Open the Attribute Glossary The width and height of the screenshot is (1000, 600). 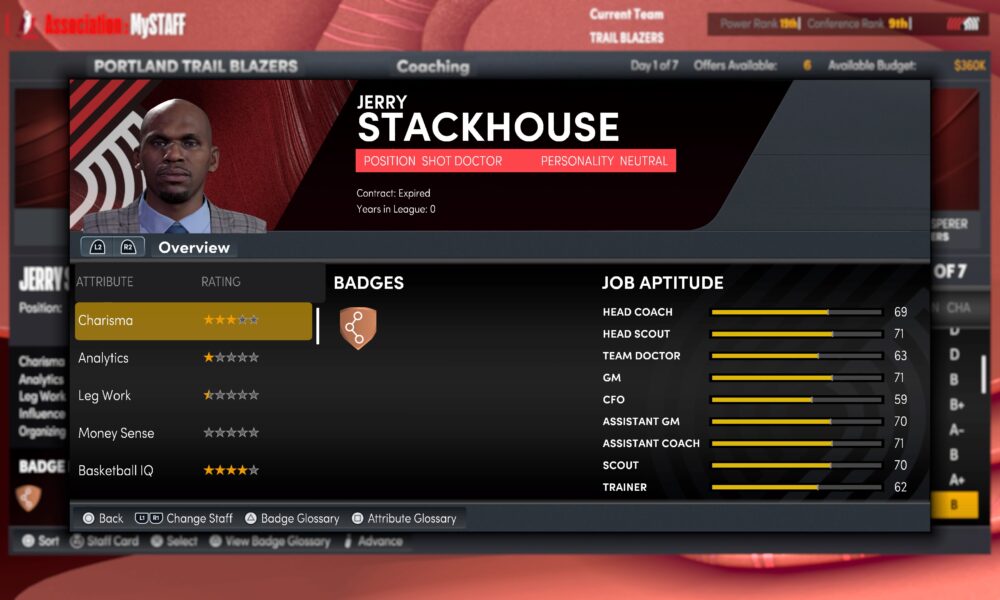click(403, 518)
